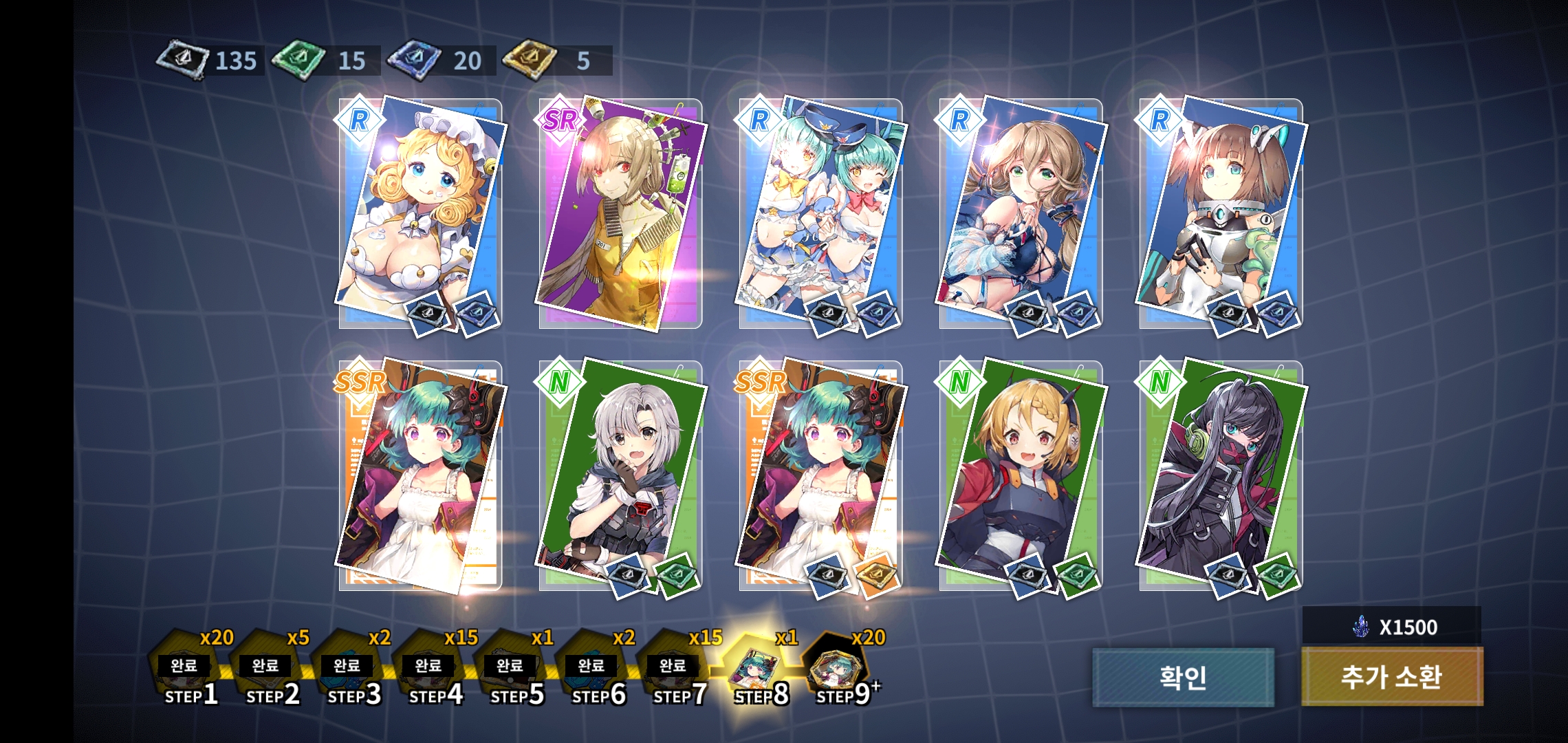1568x743 pixels.
Task: Choose the N silver-haired soldier card
Action: tap(620, 476)
